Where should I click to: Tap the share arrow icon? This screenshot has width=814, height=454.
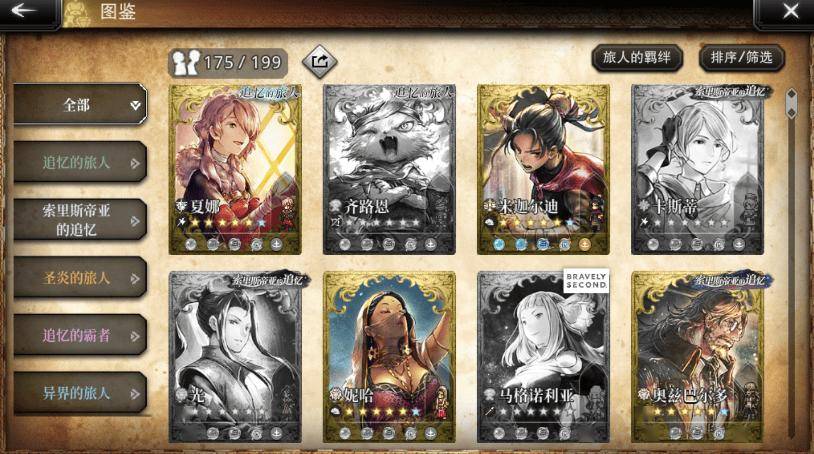(x=319, y=62)
